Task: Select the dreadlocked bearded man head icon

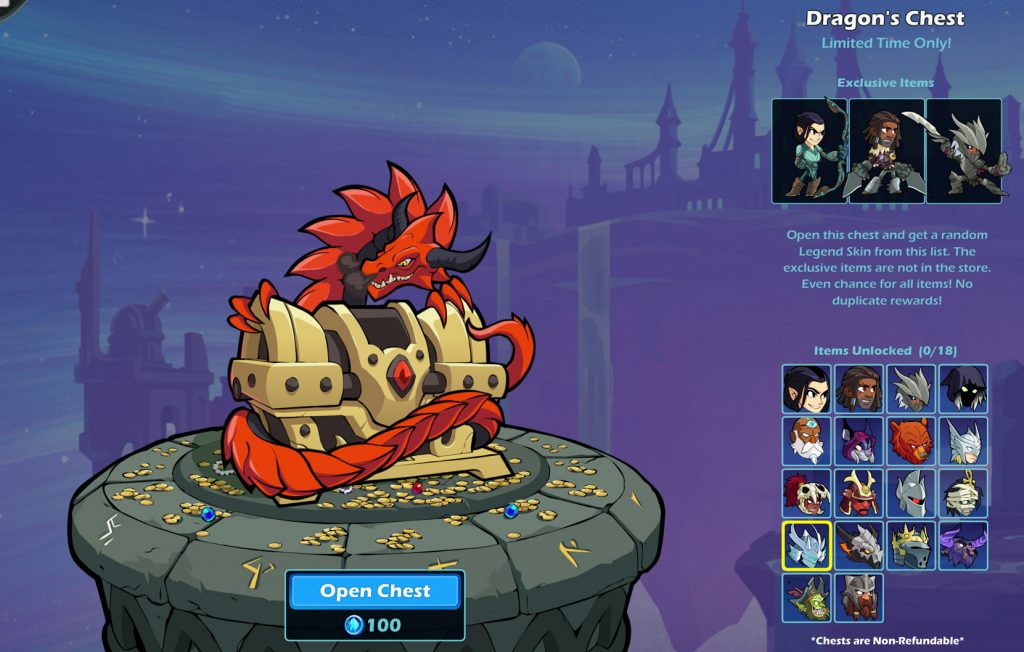Action: (859, 389)
